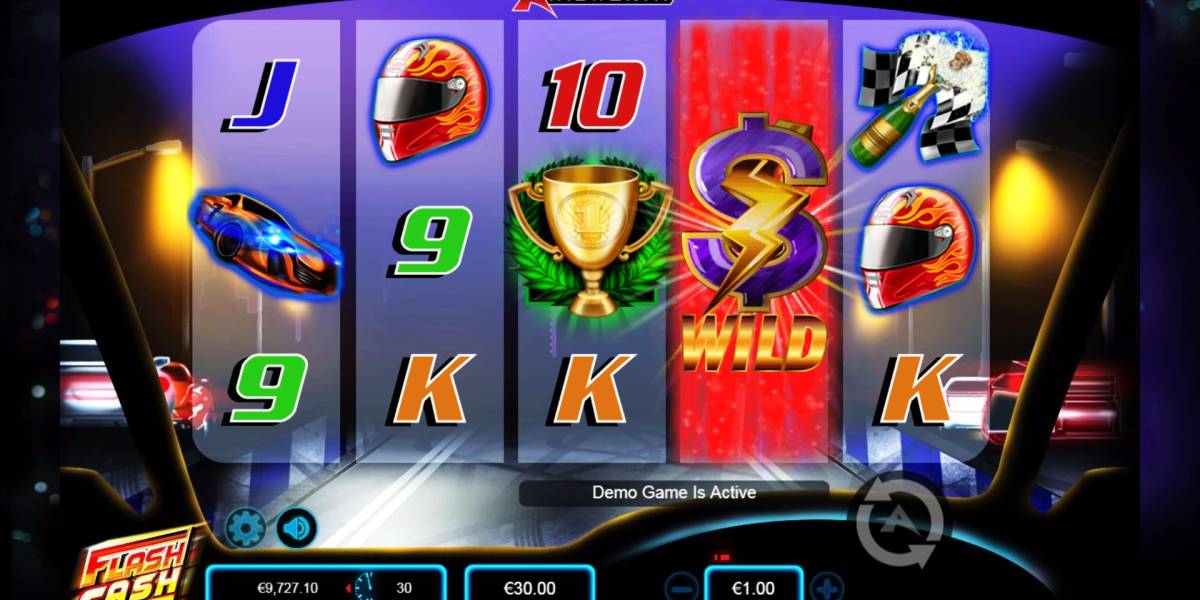The image size is (1200, 600).
Task: Activate the autoplay spin button
Action: click(x=900, y=520)
